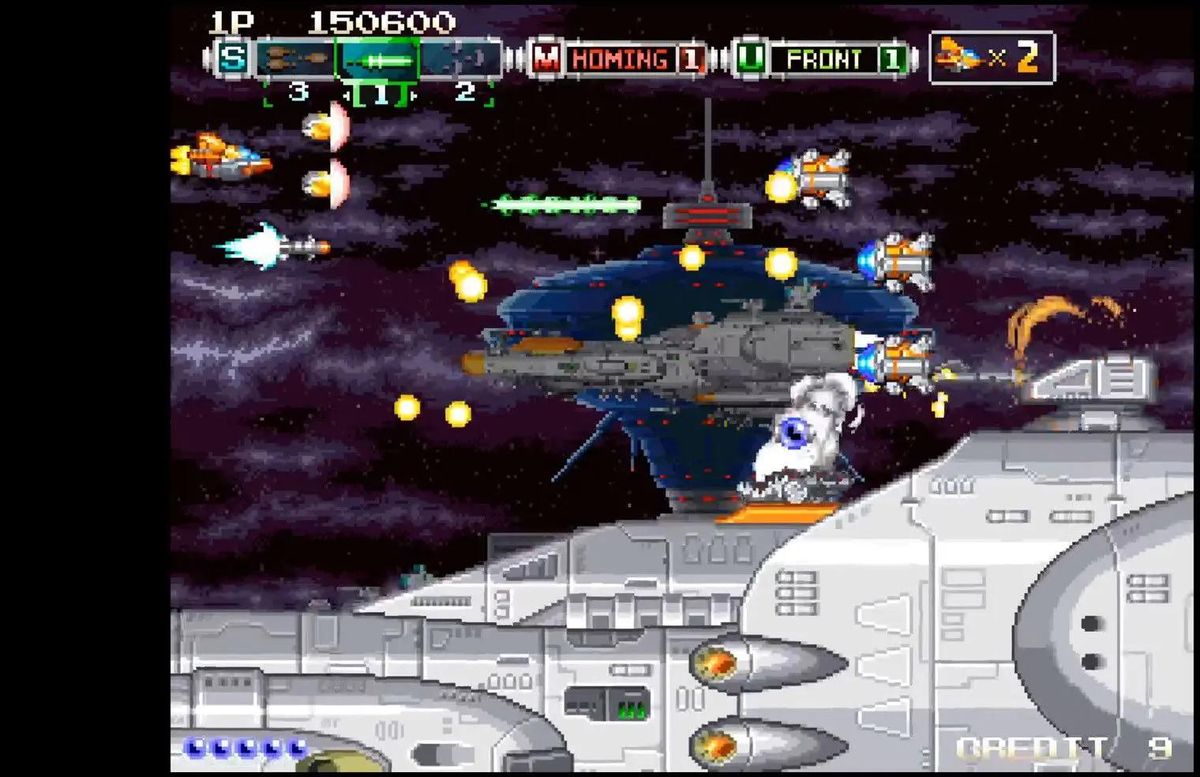Select the highlighted green laser weapon slot
The height and width of the screenshot is (777, 1200).
[377, 59]
